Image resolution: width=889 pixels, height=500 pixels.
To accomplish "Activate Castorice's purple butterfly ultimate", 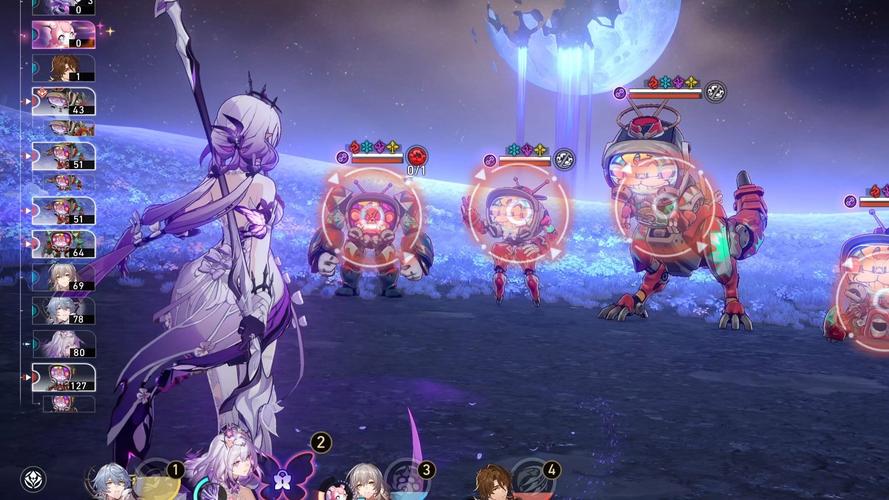I will (284, 475).
